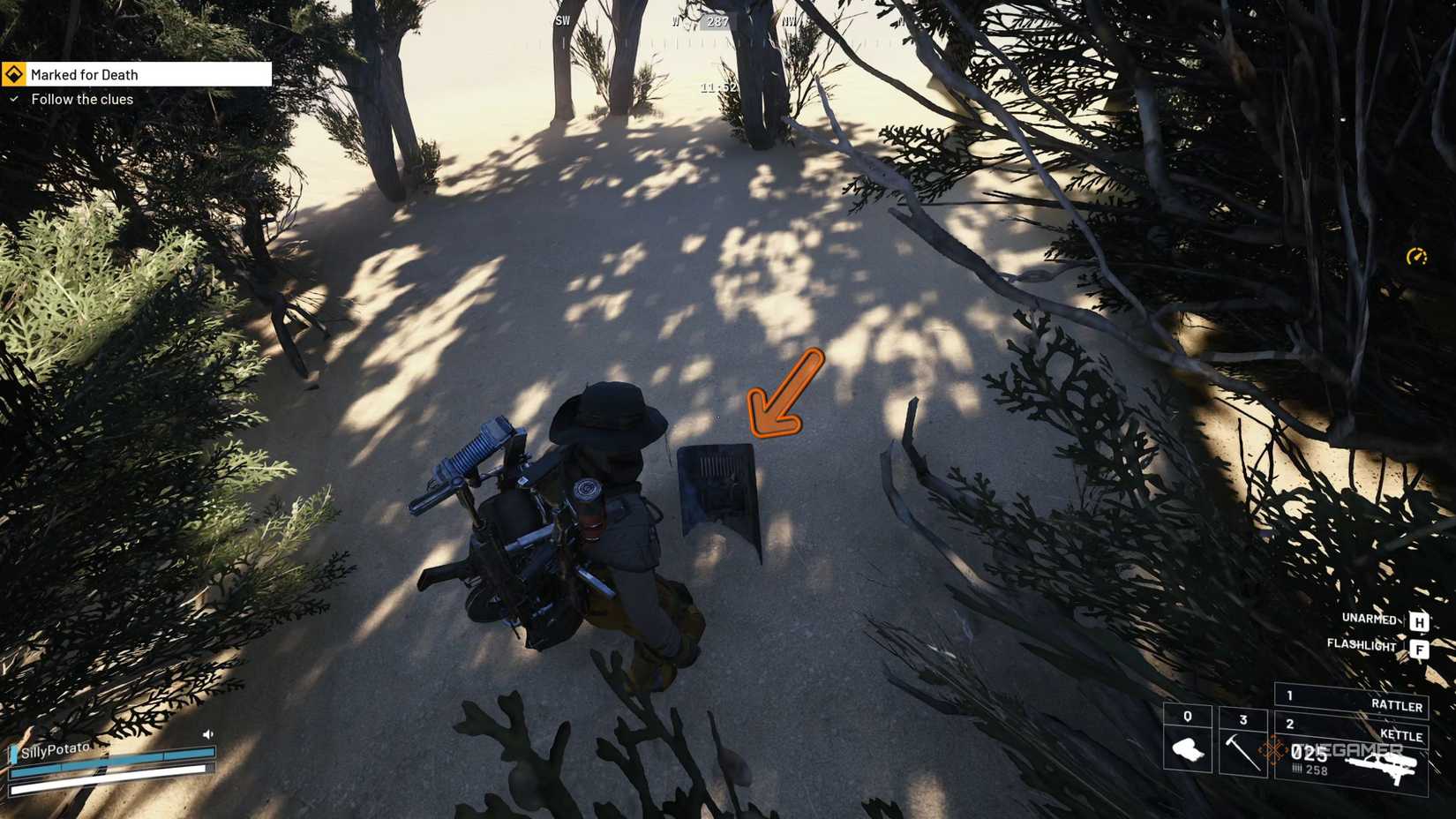Click the orange circular status icon on screen edge
The width and height of the screenshot is (1456, 819).
1419,258
